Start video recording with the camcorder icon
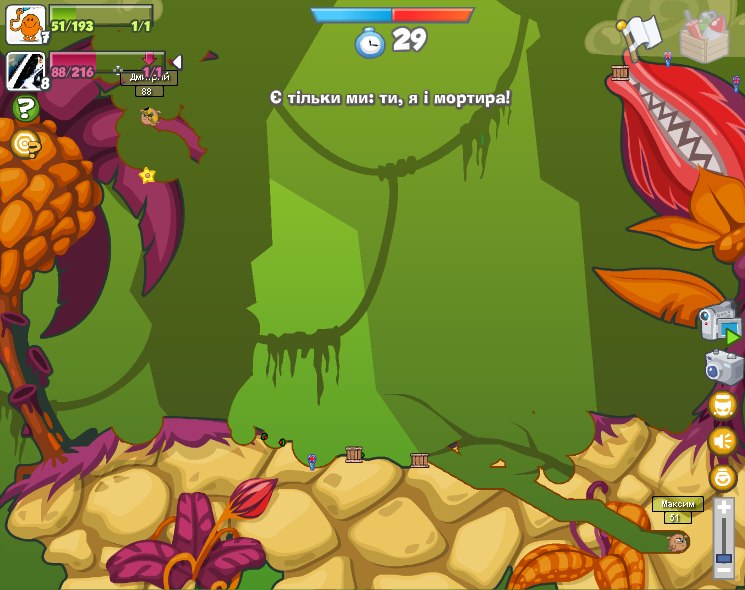 point(719,324)
